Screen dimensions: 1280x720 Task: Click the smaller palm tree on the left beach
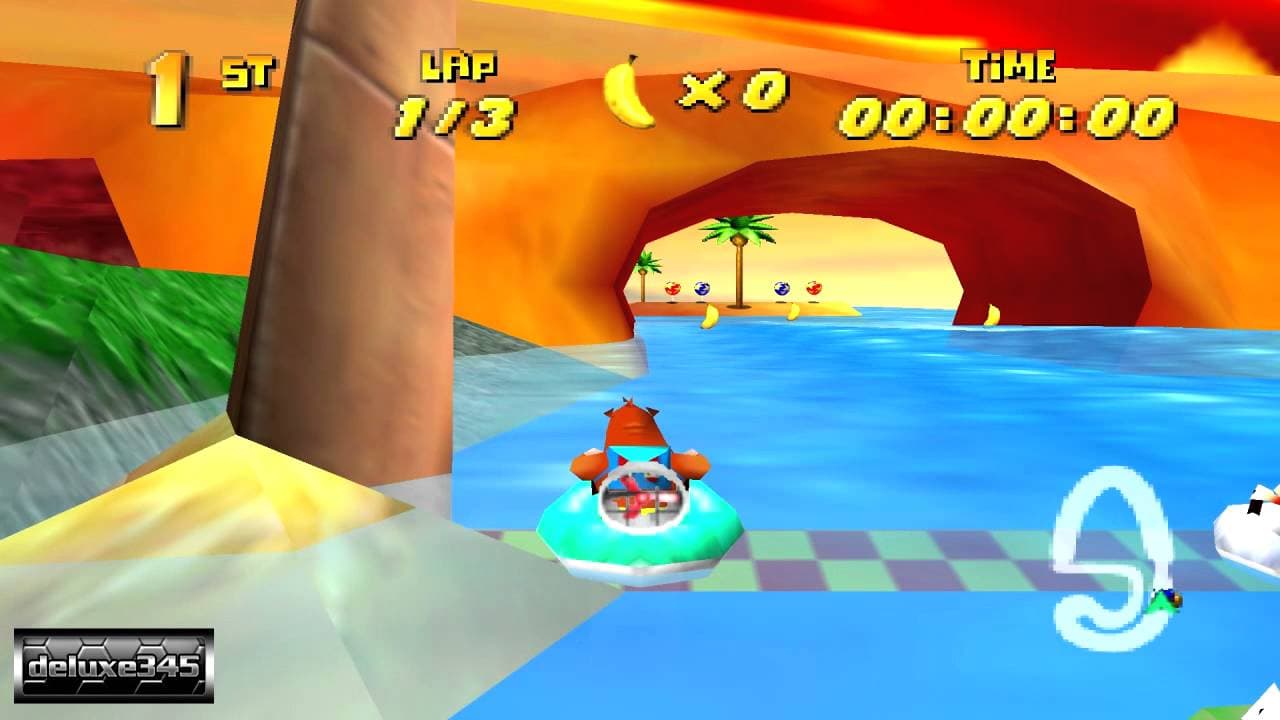648,270
